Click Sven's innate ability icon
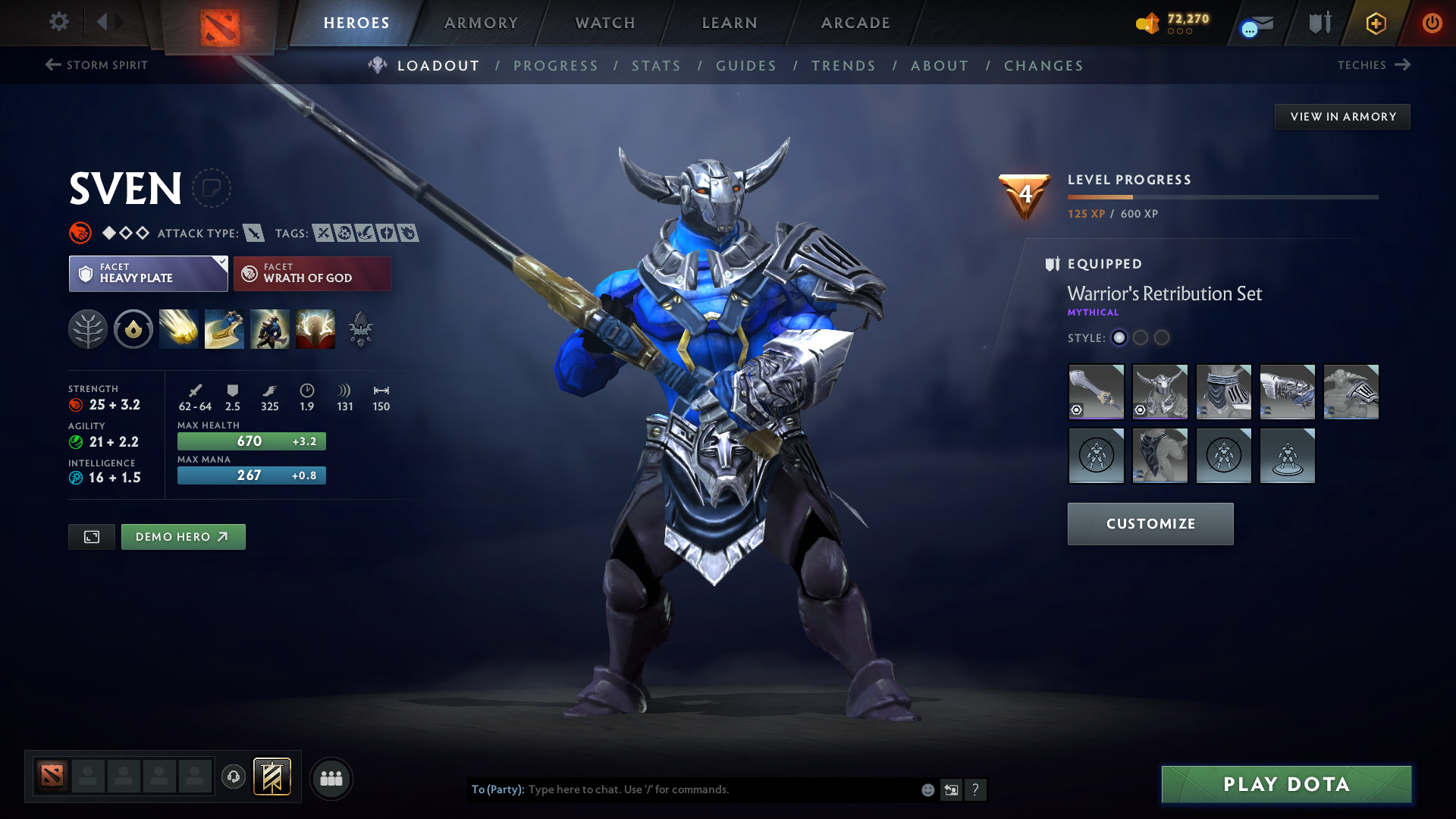This screenshot has width=1456, height=819. coord(133,329)
